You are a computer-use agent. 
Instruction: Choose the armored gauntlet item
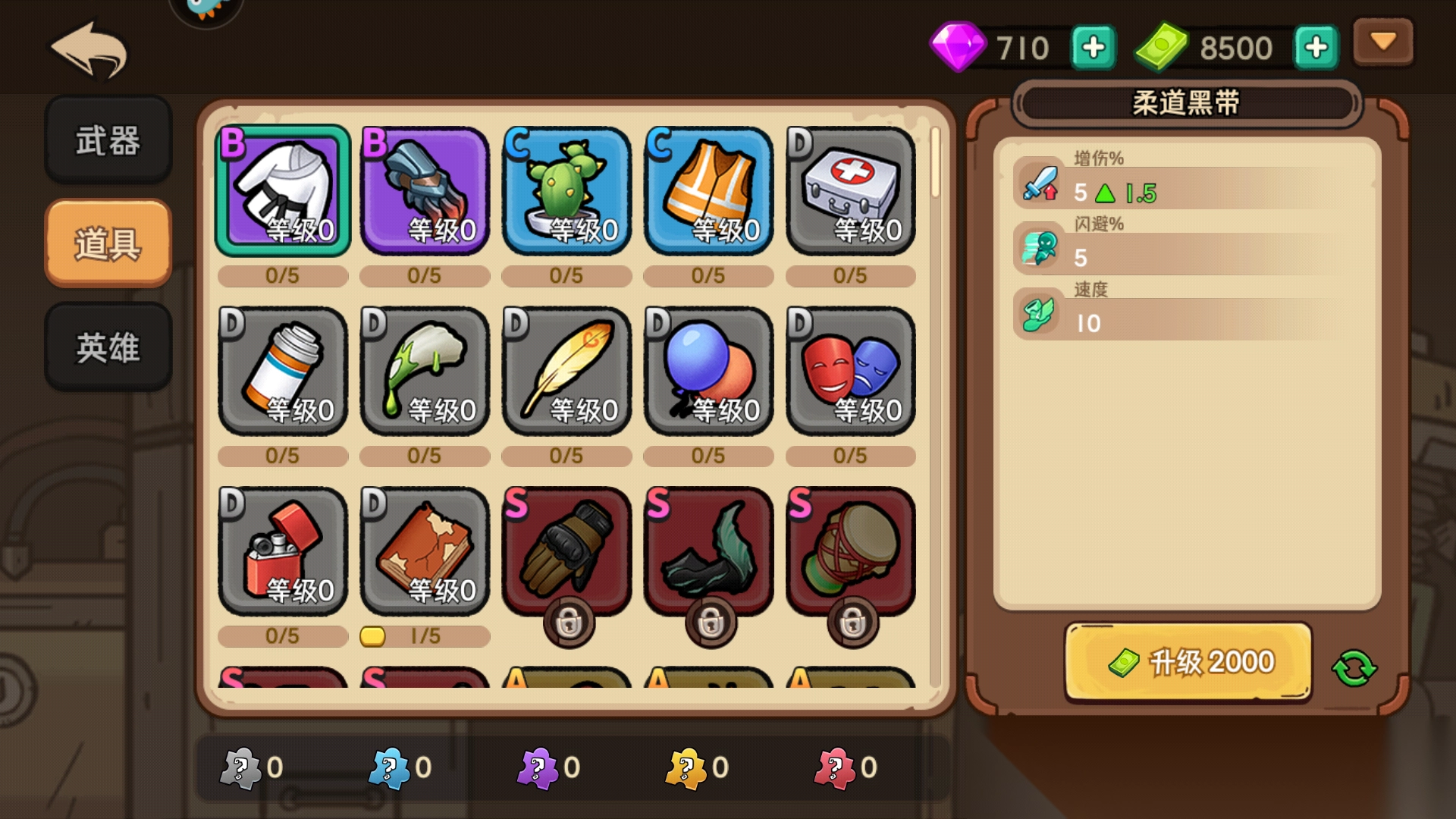(425, 190)
